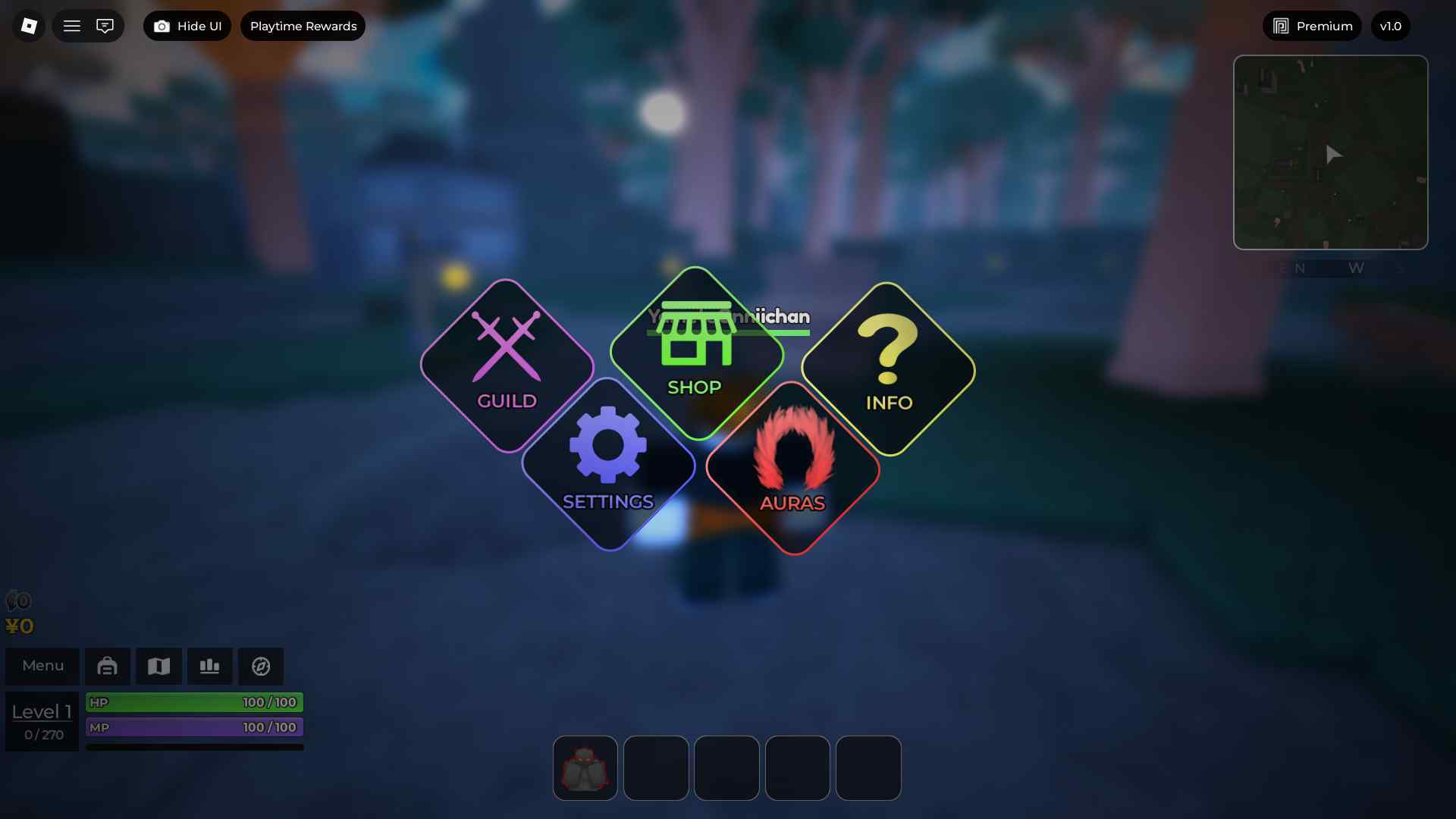
Task: Toggle Hide UI with the camera button
Action: point(187,25)
